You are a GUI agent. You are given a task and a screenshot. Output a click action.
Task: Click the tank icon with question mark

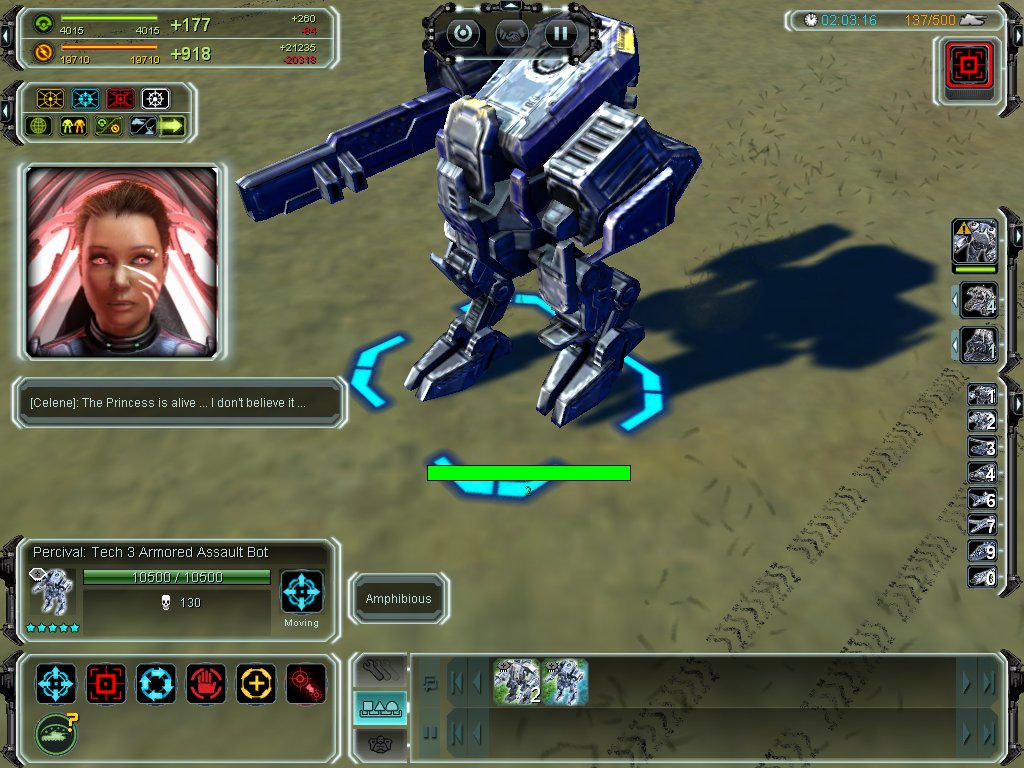click(x=56, y=733)
